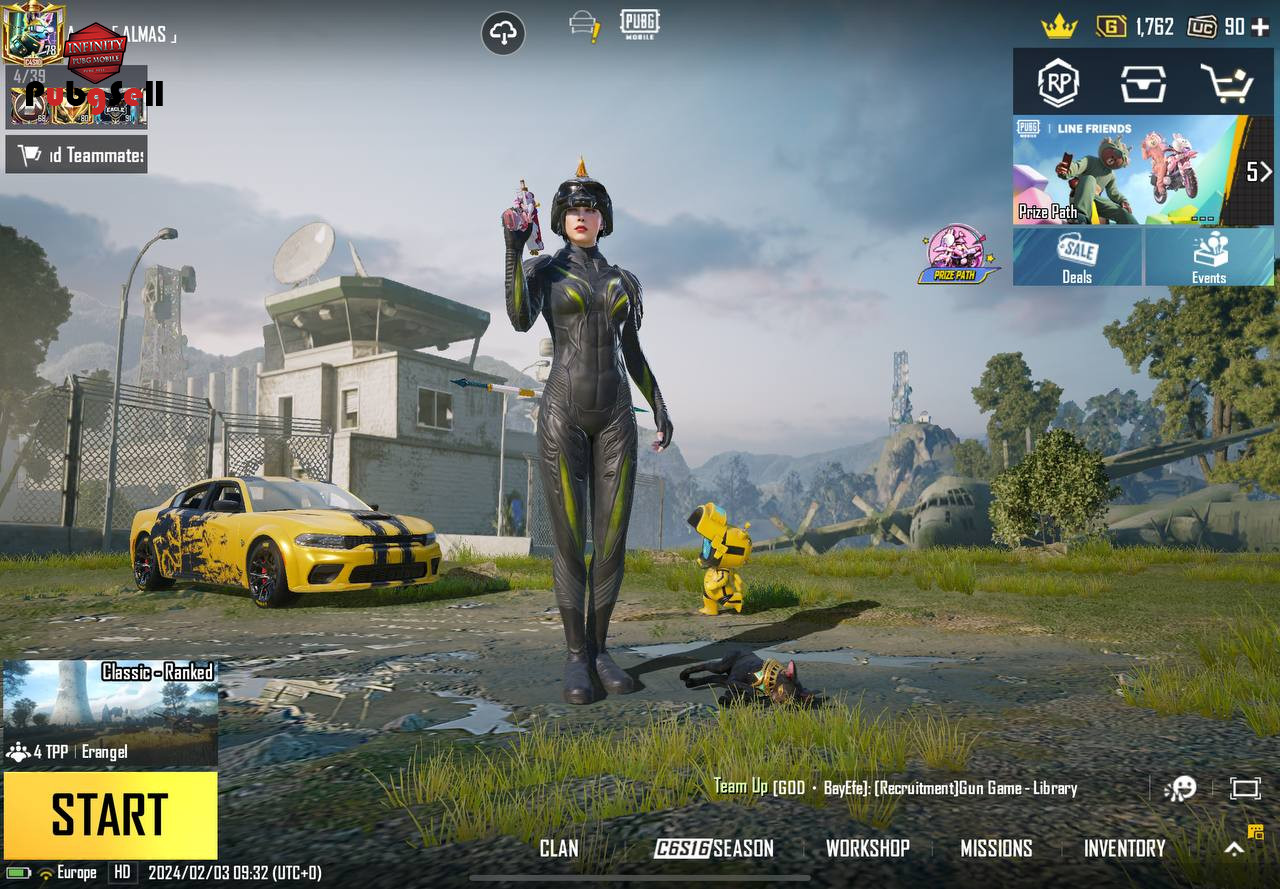Open the C6S16 Season page
Screen dimensions: 1280x889
point(714,849)
